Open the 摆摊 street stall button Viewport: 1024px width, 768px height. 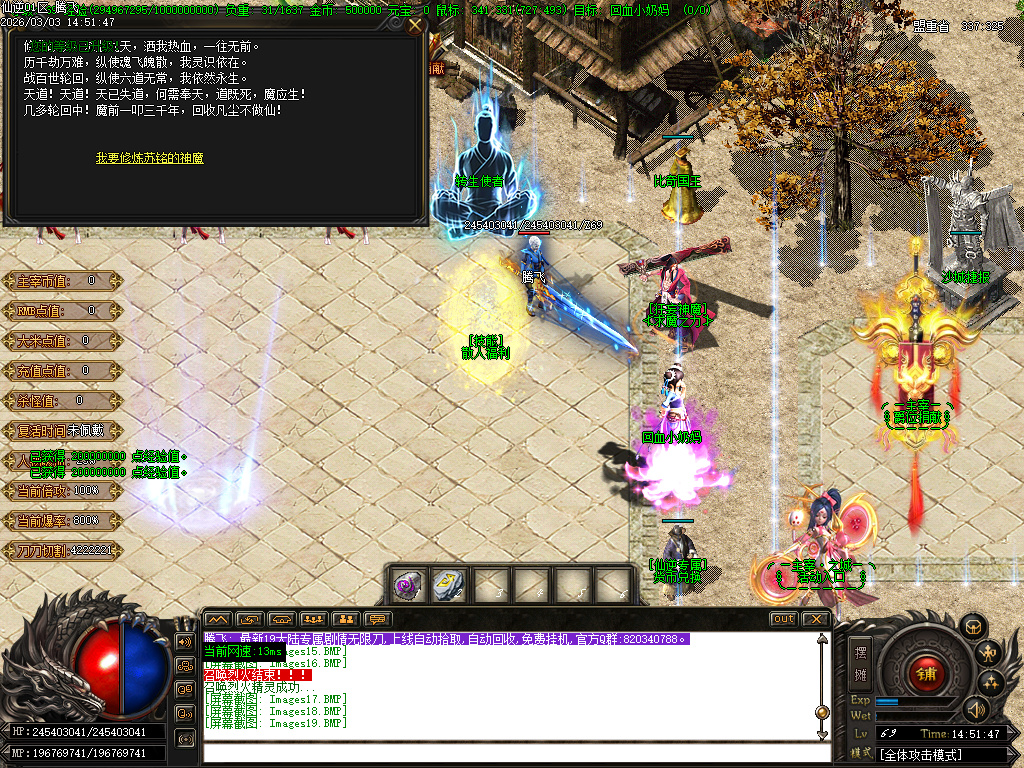[x=859, y=663]
